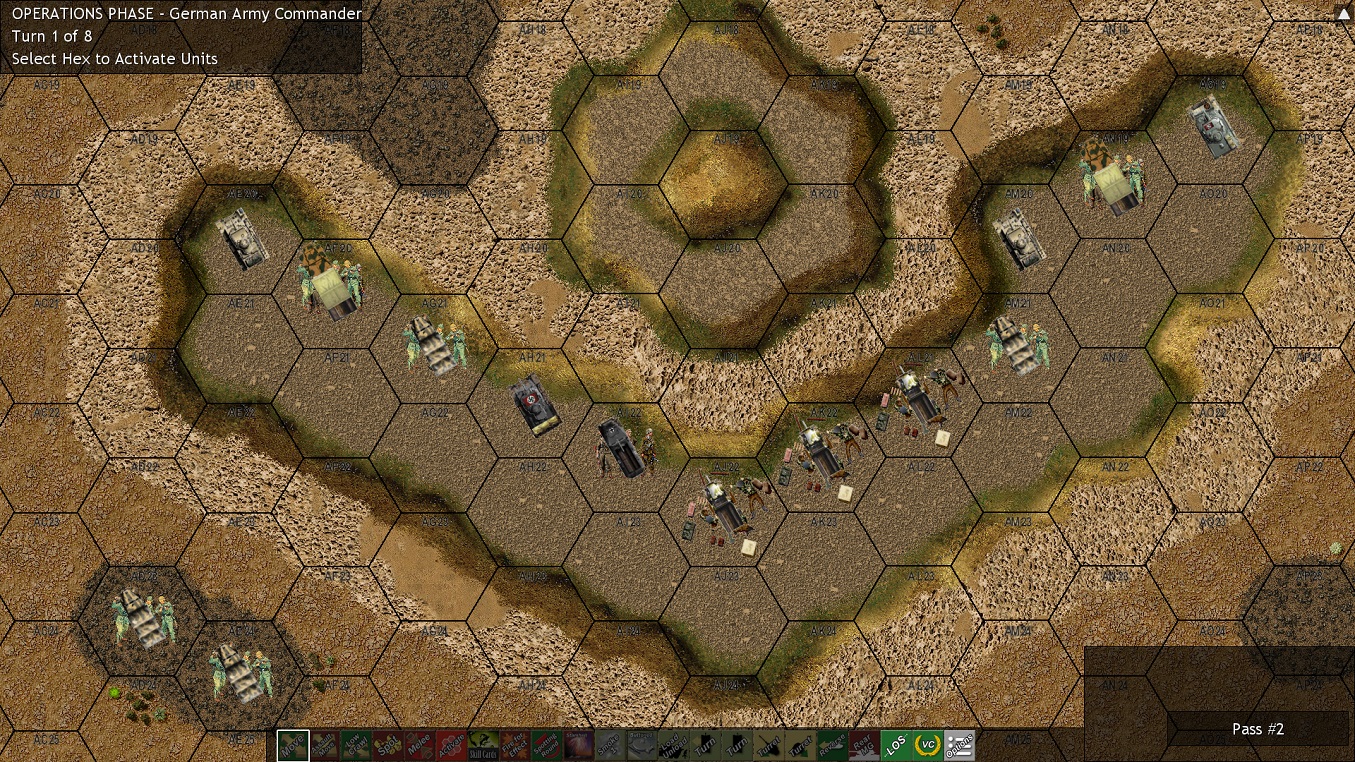Select the Low Crawl action
The image size is (1355, 762).
356,746
